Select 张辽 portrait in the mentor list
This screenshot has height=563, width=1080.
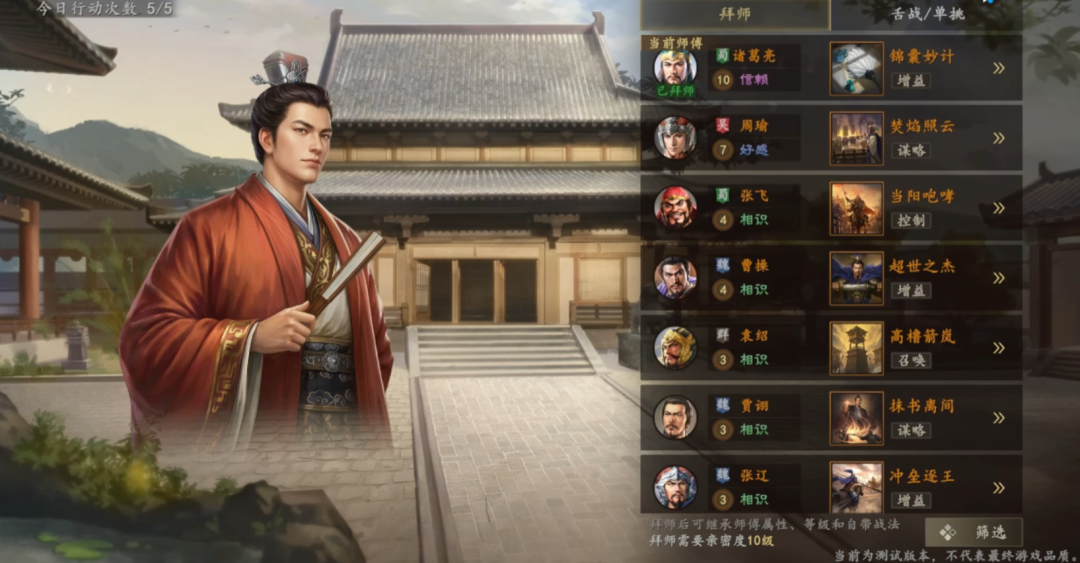click(x=675, y=487)
